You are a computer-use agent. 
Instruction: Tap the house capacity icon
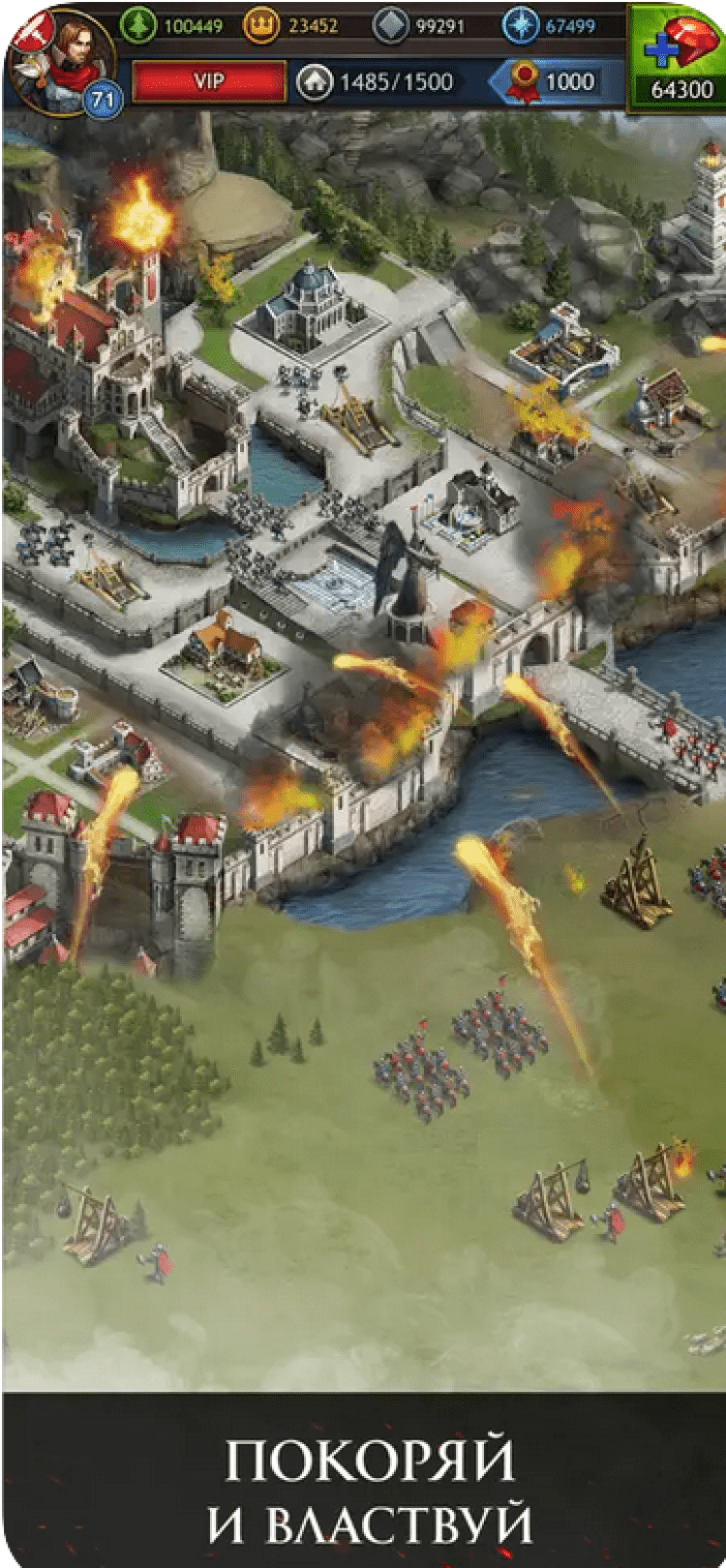click(314, 82)
